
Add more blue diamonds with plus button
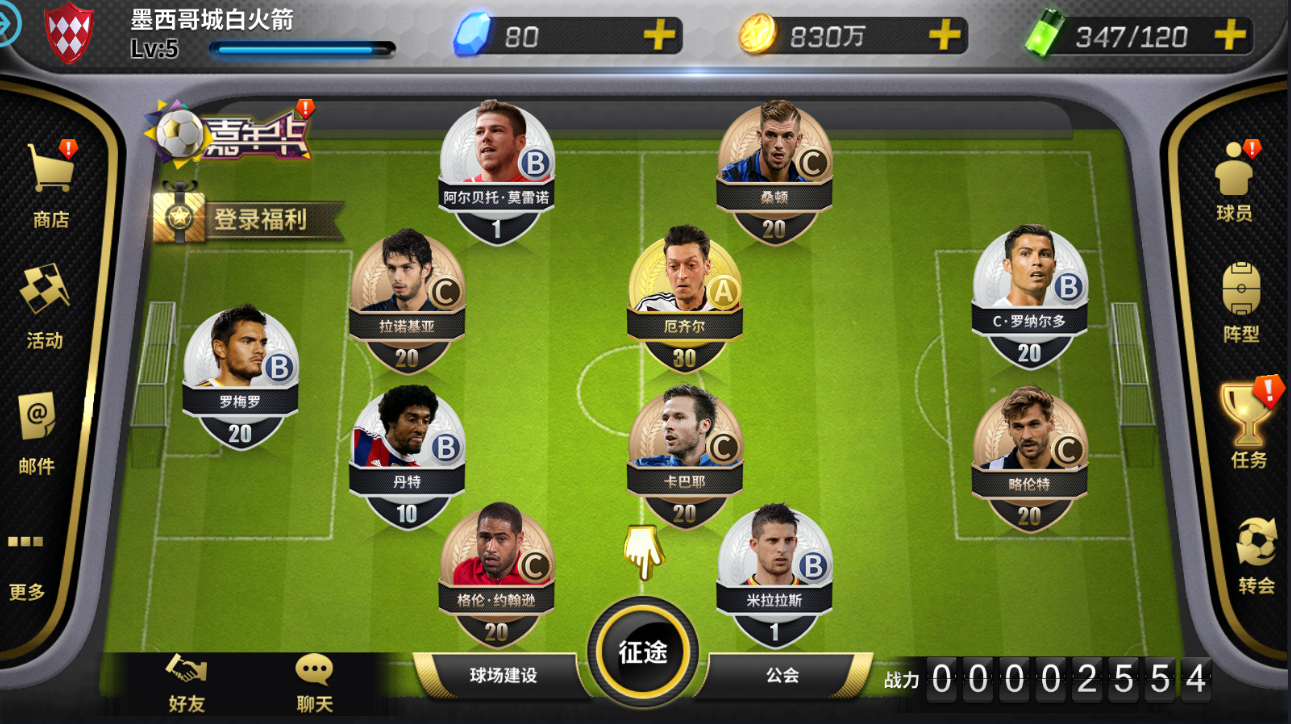[659, 37]
